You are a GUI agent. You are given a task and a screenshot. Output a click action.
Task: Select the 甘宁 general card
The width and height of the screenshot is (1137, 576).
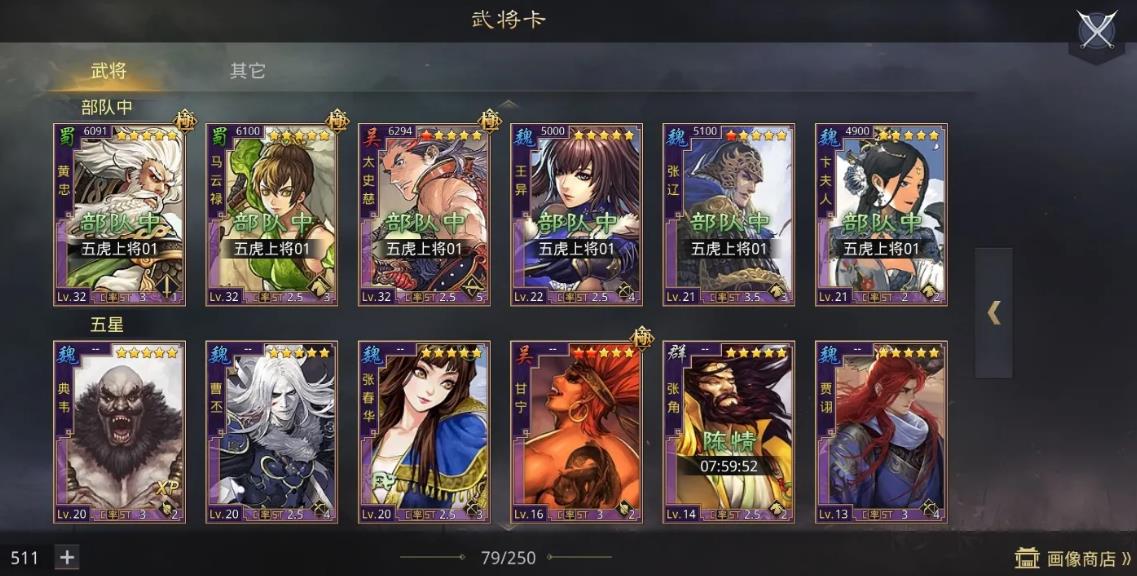click(576, 432)
